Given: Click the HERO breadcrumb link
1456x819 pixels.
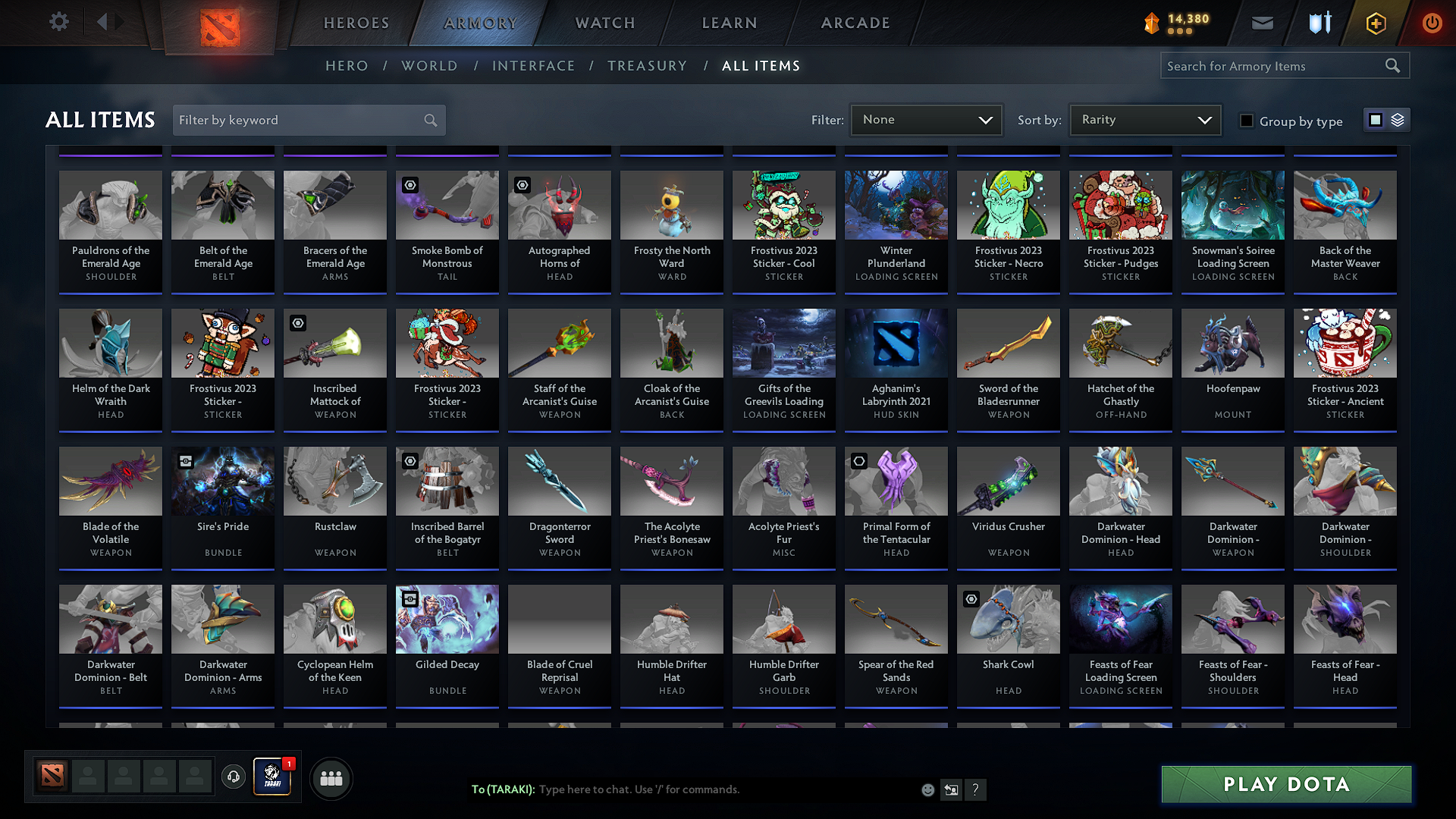Looking at the screenshot, I should [x=347, y=66].
